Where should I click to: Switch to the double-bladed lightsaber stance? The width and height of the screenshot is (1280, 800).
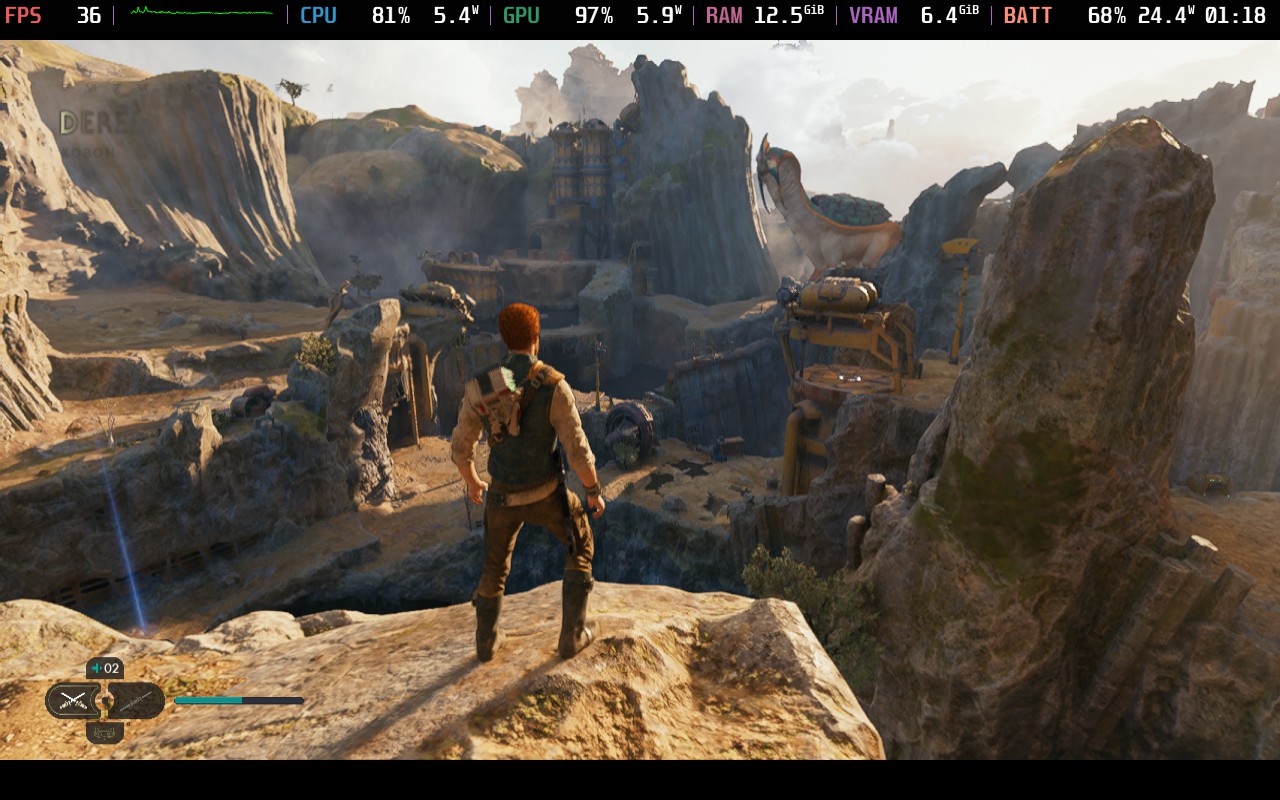[137, 700]
